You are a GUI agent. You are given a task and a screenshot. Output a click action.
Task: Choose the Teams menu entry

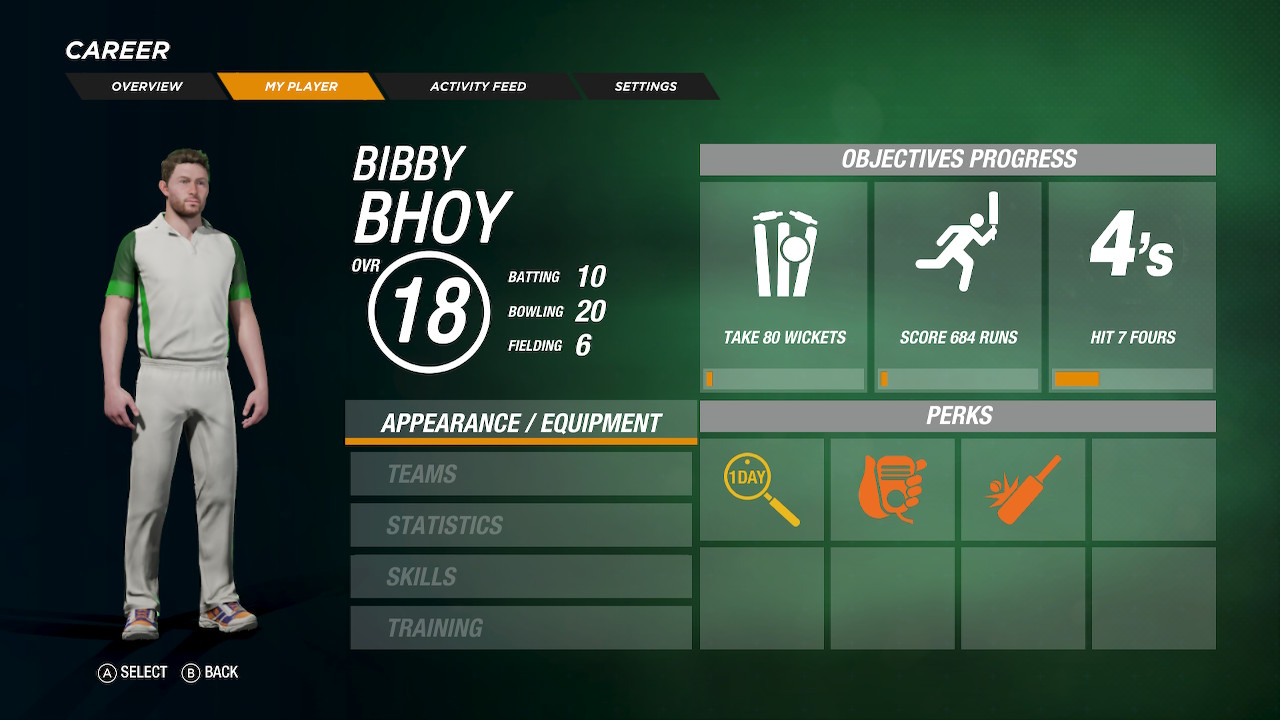[521, 474]
